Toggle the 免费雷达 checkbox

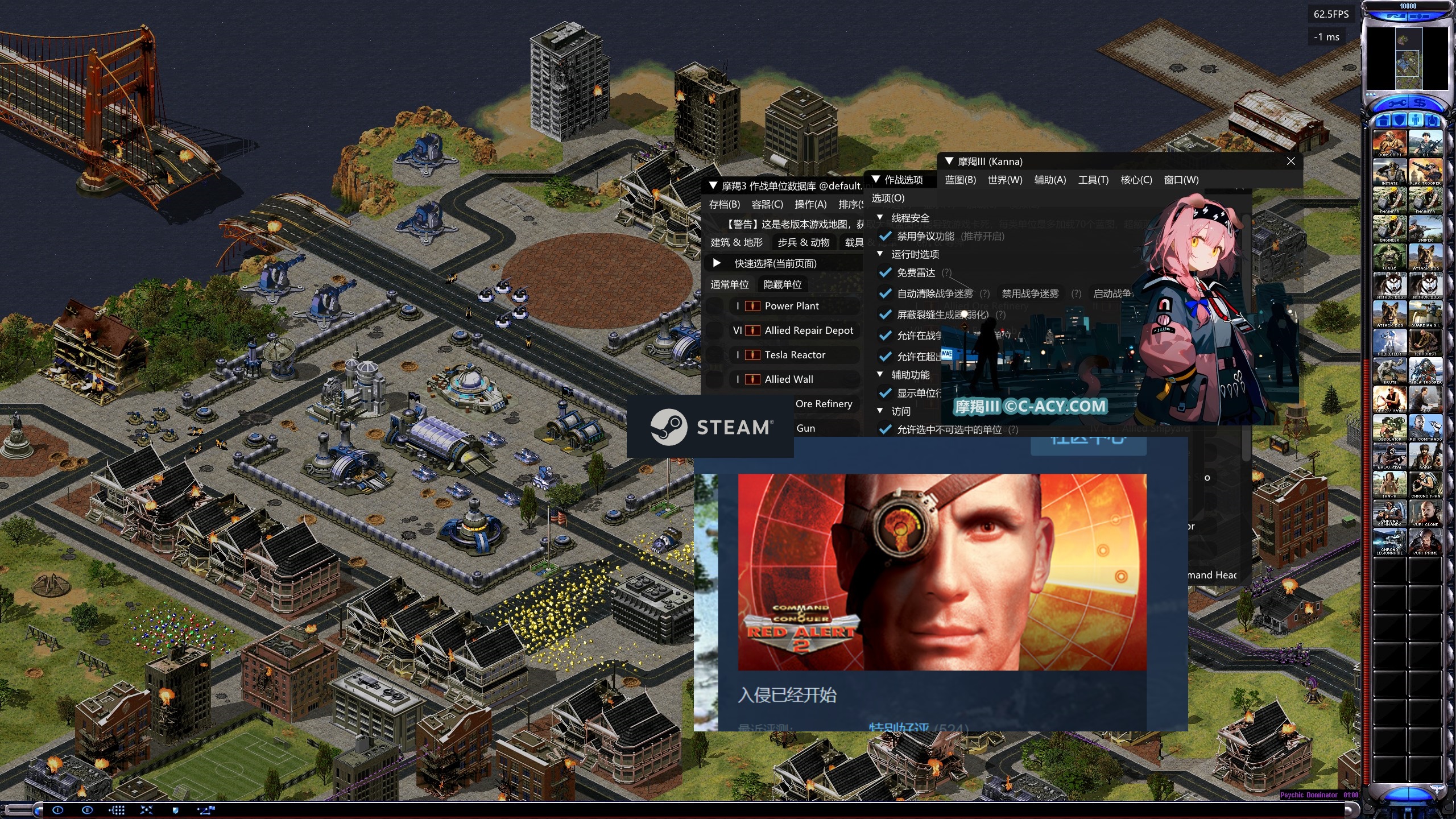pos(885,272)
